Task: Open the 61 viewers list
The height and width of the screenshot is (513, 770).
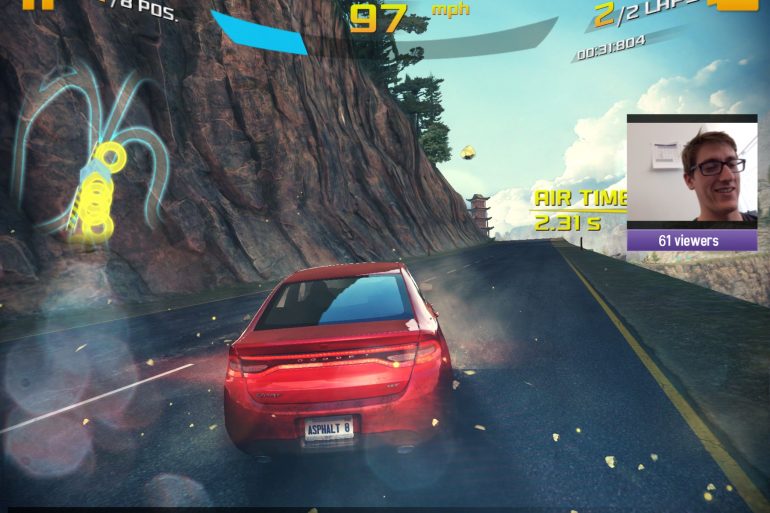Action: (x=691, y=240)
